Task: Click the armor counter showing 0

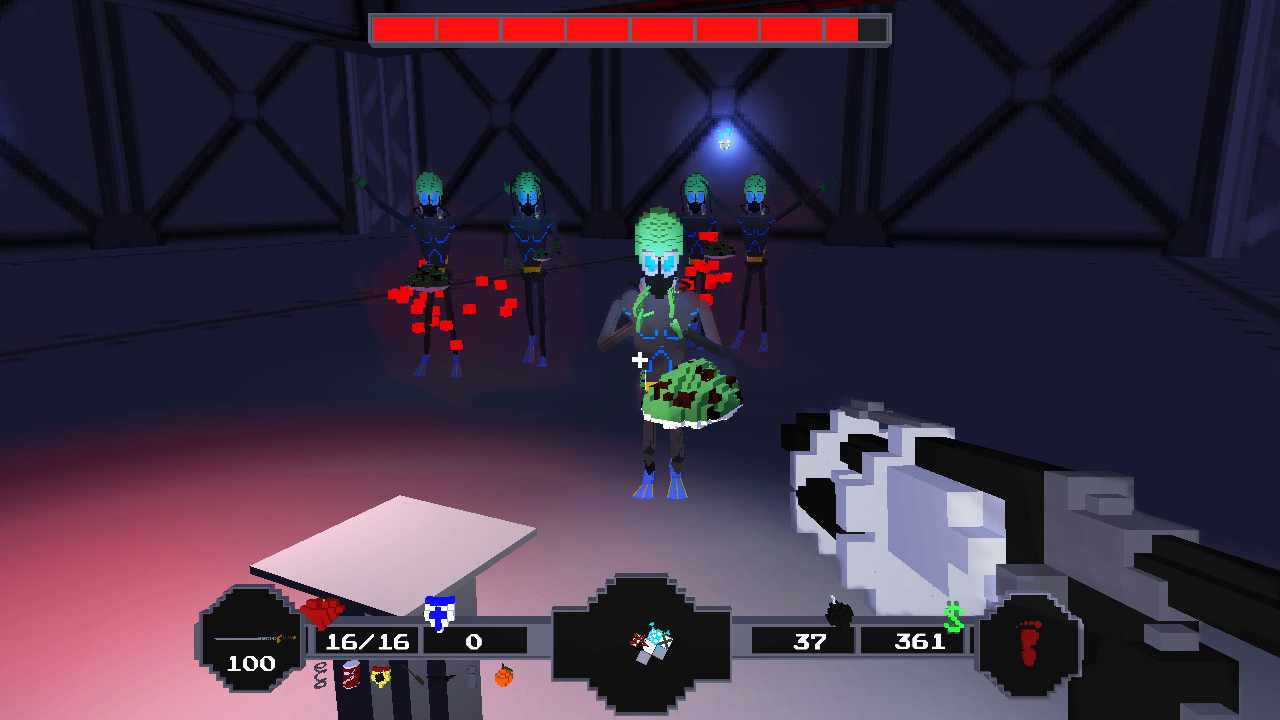Action: pyautogui.click(x=474, y=641)
